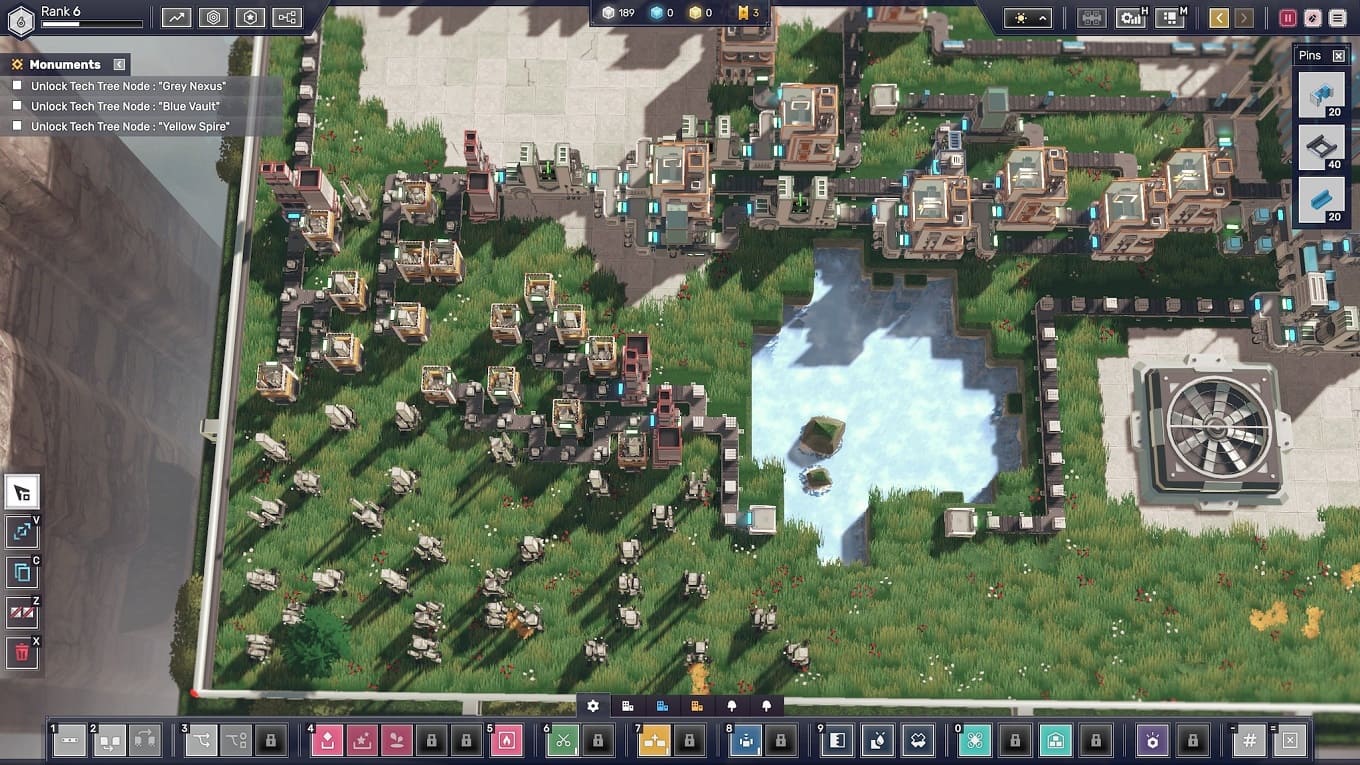1360x765 pixels.
Task: Collapse the Monuments objectives panel
Action: [x=119, y=64]
